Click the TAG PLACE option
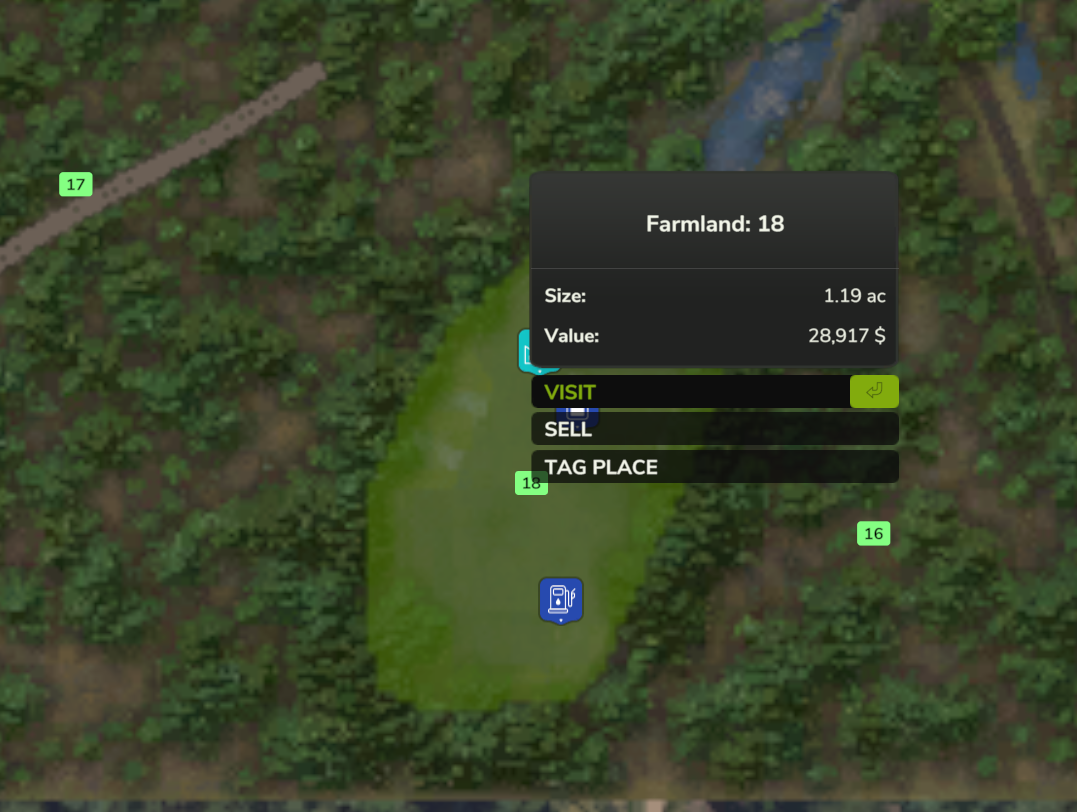This screenshot has width=1077, height=812. pos(714,467)
